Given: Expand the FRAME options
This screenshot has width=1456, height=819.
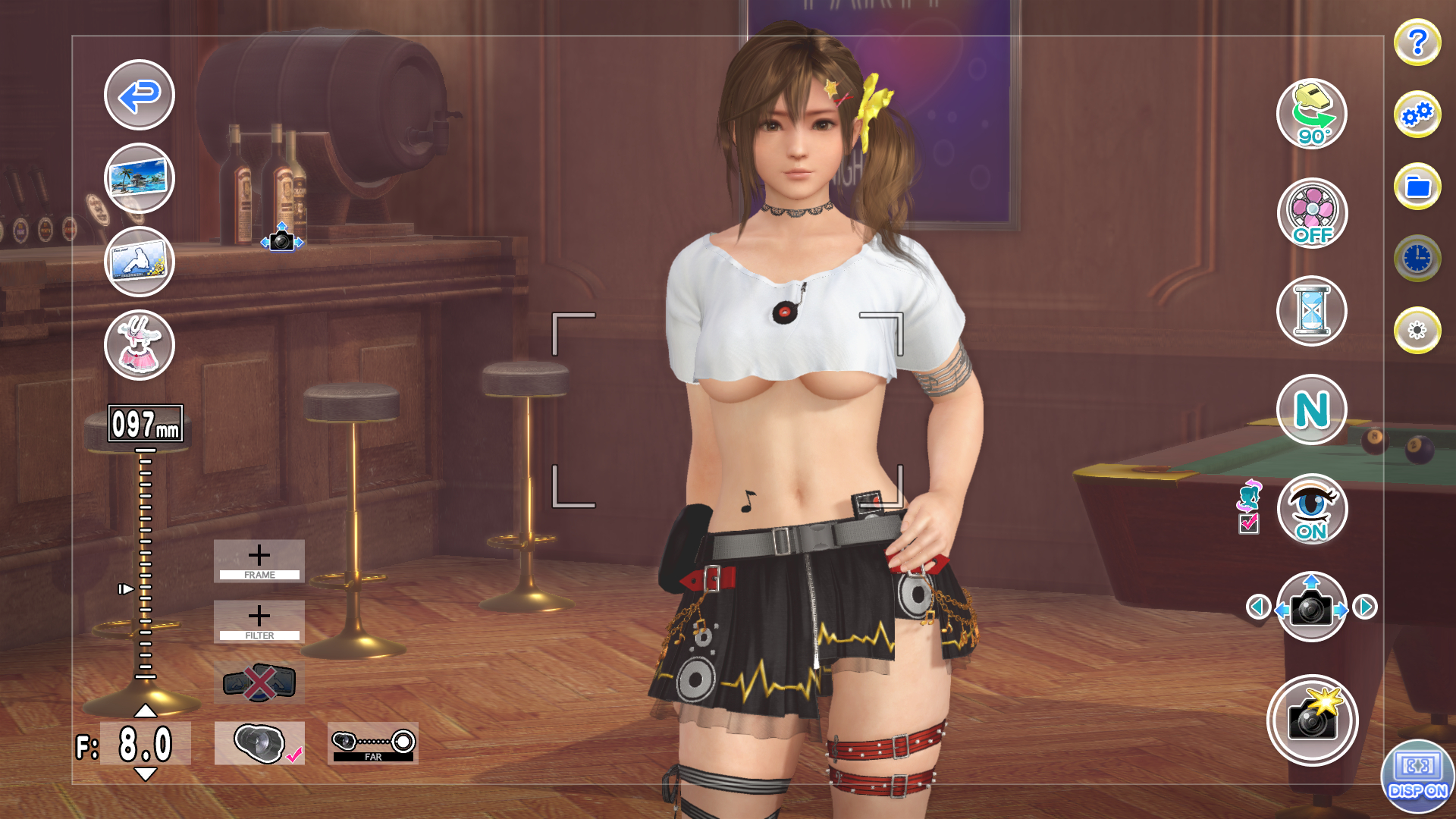Looking at the screenshot, I should tap(260, 560).
